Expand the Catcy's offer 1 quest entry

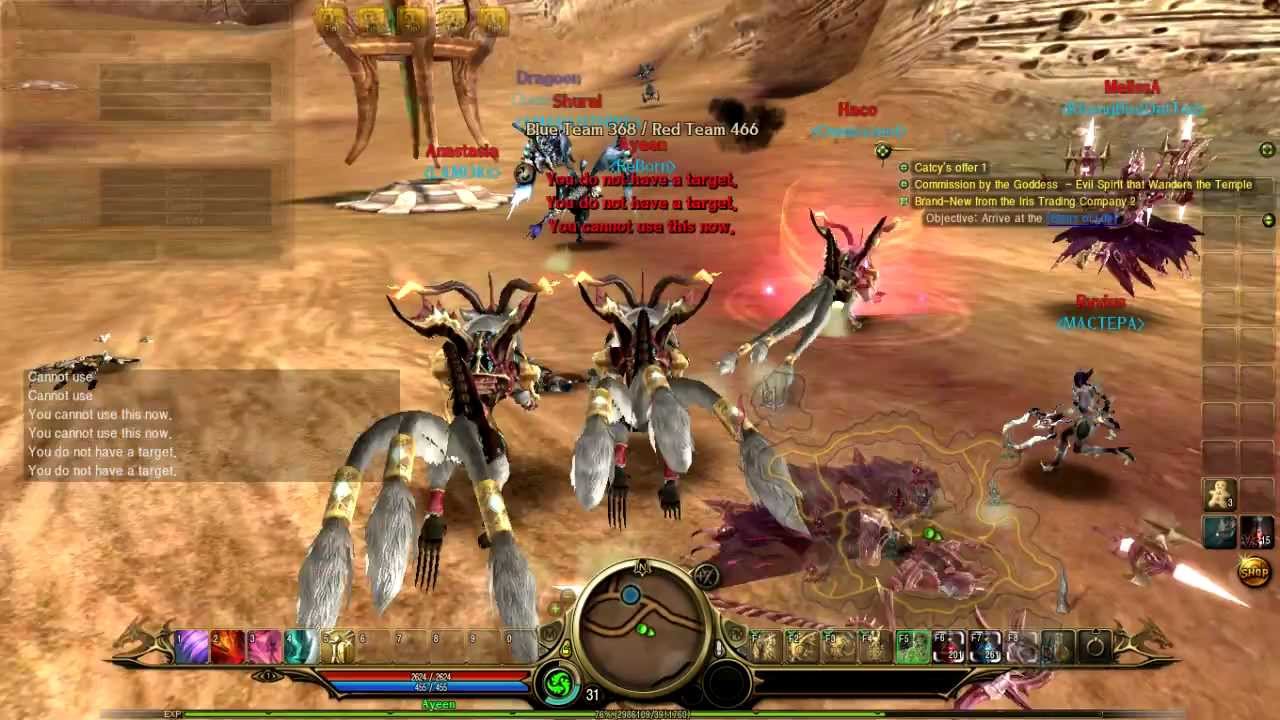click(905, 168)
